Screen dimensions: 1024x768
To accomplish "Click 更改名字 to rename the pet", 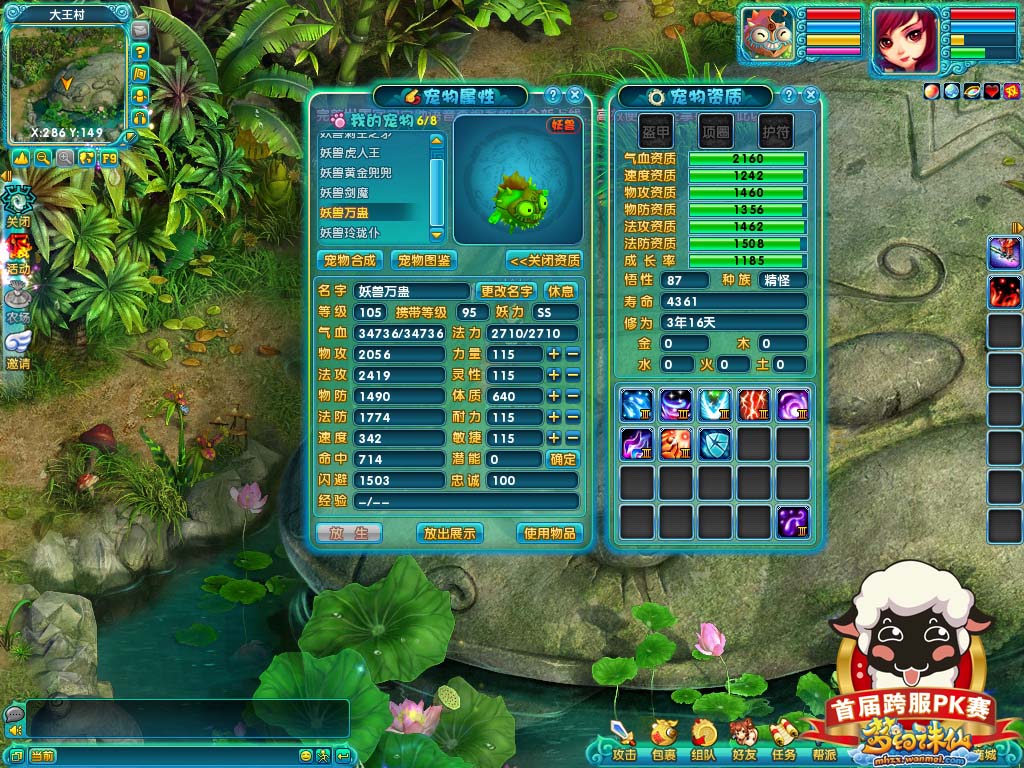I will pyautogui.click(x=507, y=291).
